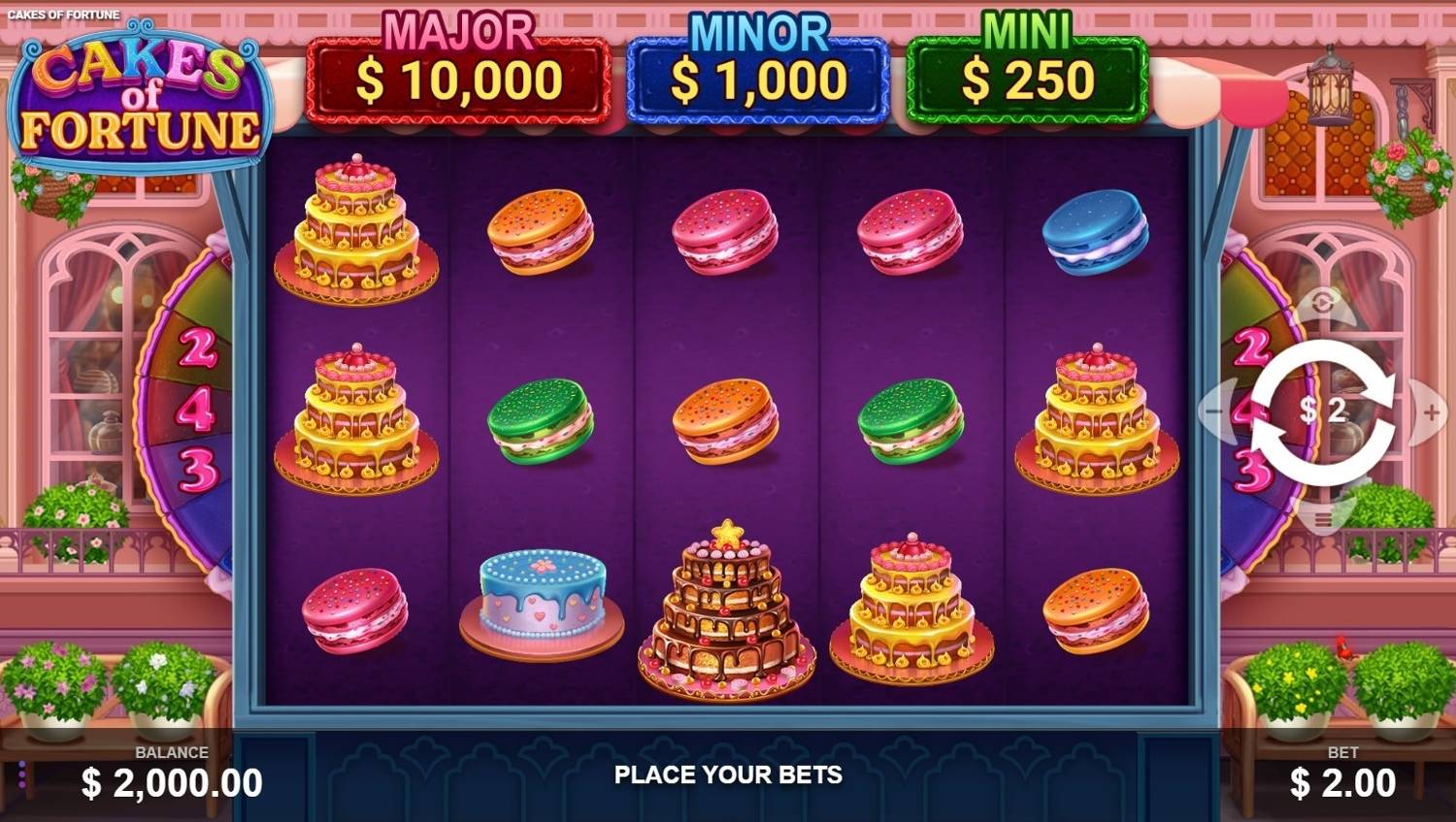Start autoplay using the icon above the spin button
Image resolution: width=1456 pixels, height=822 pixels.
(x=1323, y=304)
